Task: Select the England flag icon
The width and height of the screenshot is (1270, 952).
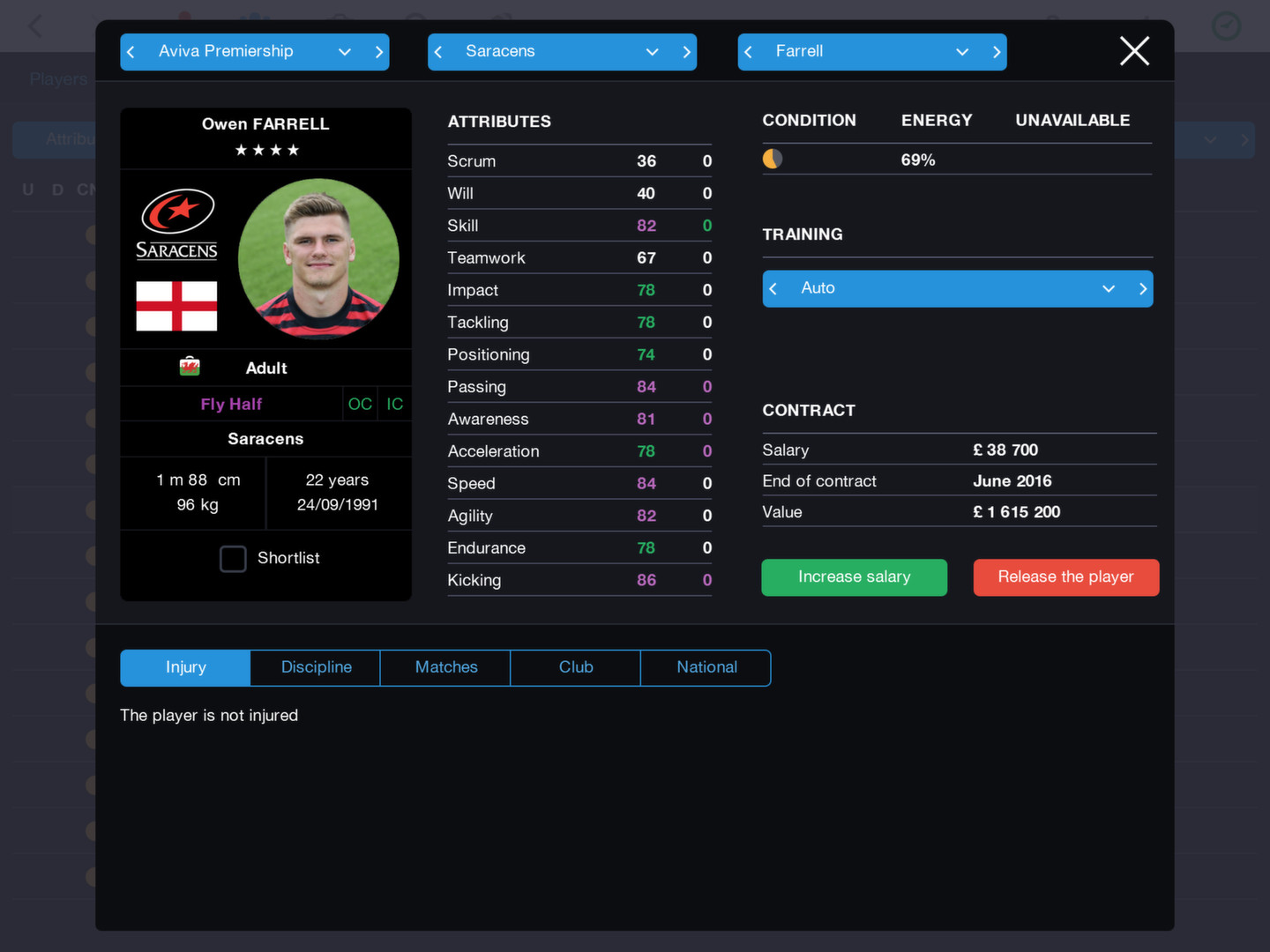Action: pos(176,308)
